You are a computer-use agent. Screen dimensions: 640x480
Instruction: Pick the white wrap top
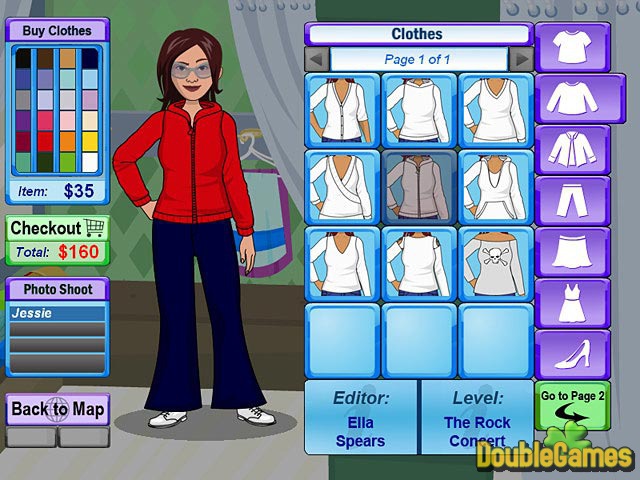[342, 186]
